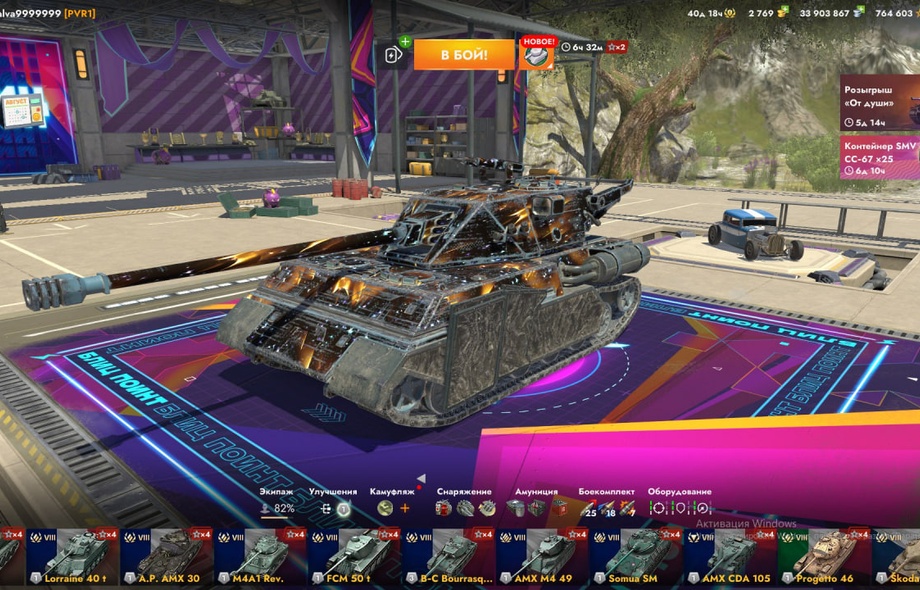Select the A.P. AMX 30 tank
This screenshot has width=920, height=590.
pyautogui.click(x=166, y=556)
